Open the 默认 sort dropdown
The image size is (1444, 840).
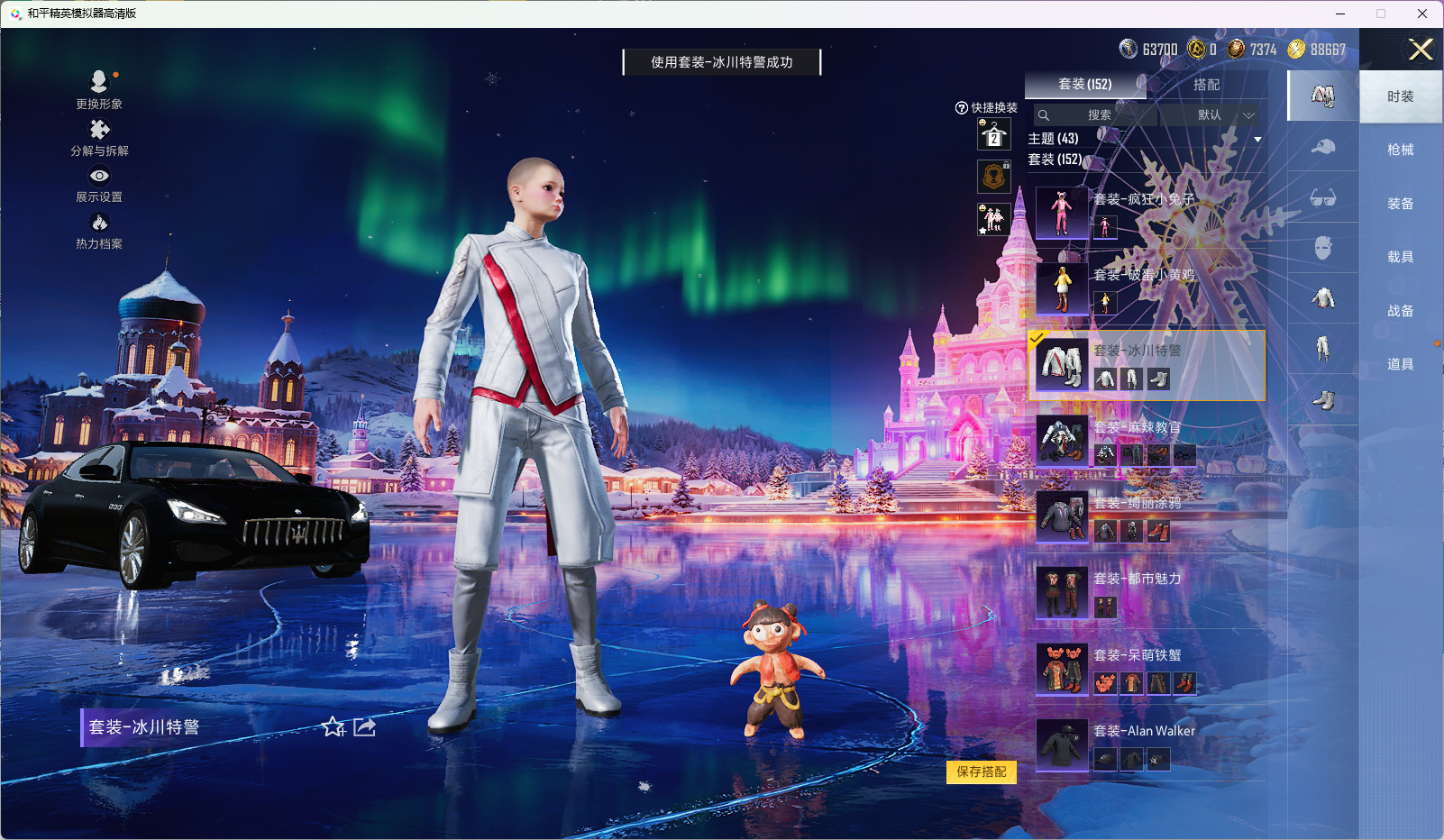(x=1208, y=115)
